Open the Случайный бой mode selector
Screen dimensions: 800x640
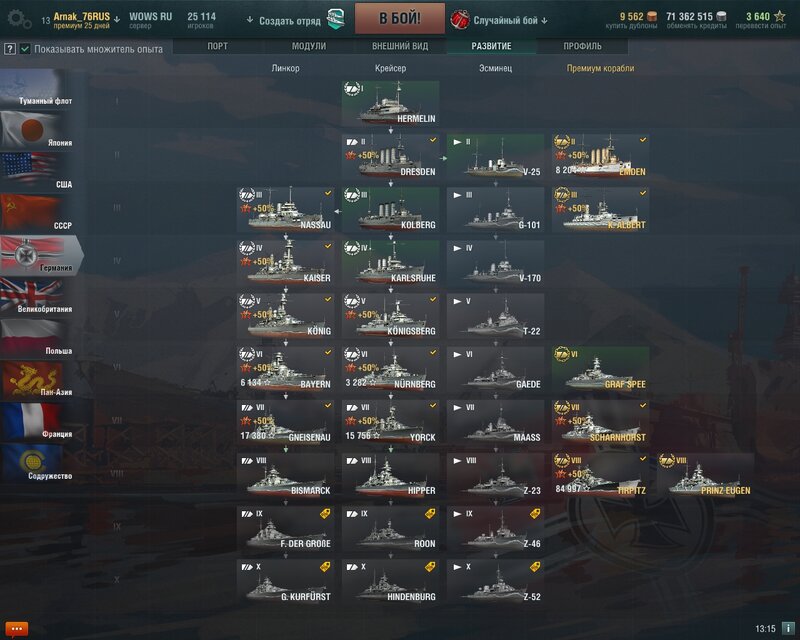tap(510, 20)
